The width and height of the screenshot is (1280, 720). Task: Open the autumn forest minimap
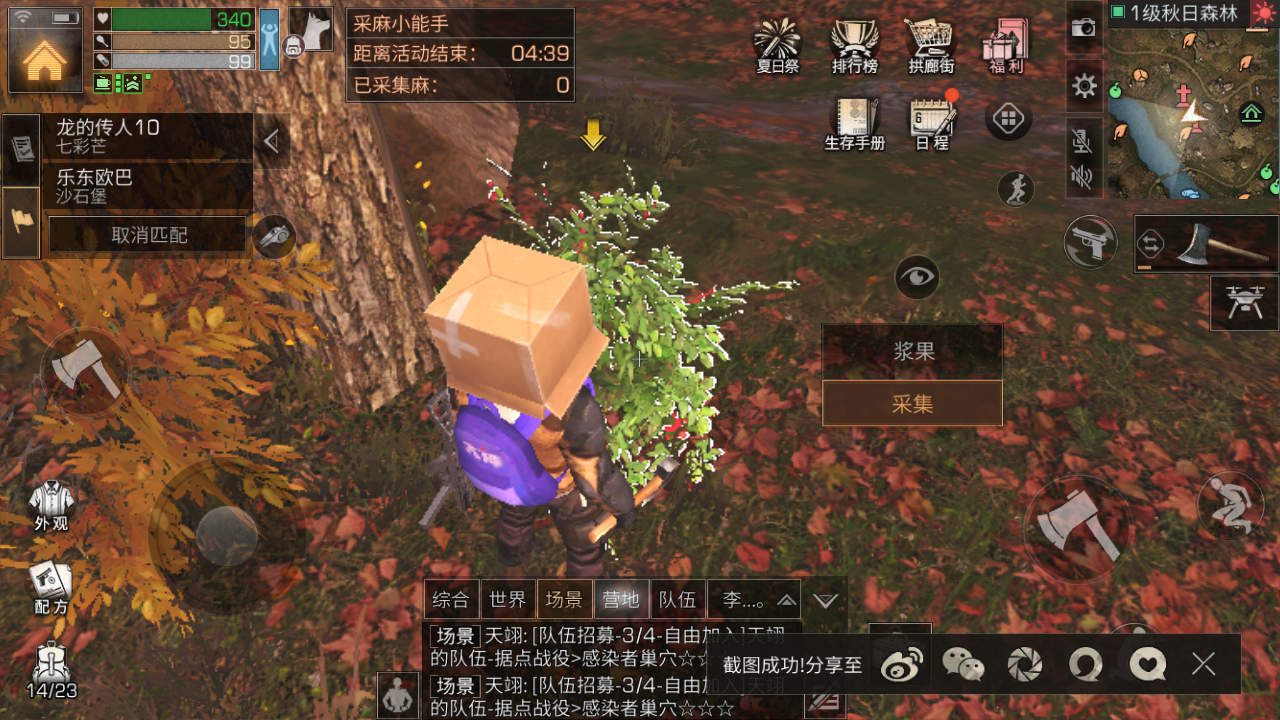click(1190, 112)
